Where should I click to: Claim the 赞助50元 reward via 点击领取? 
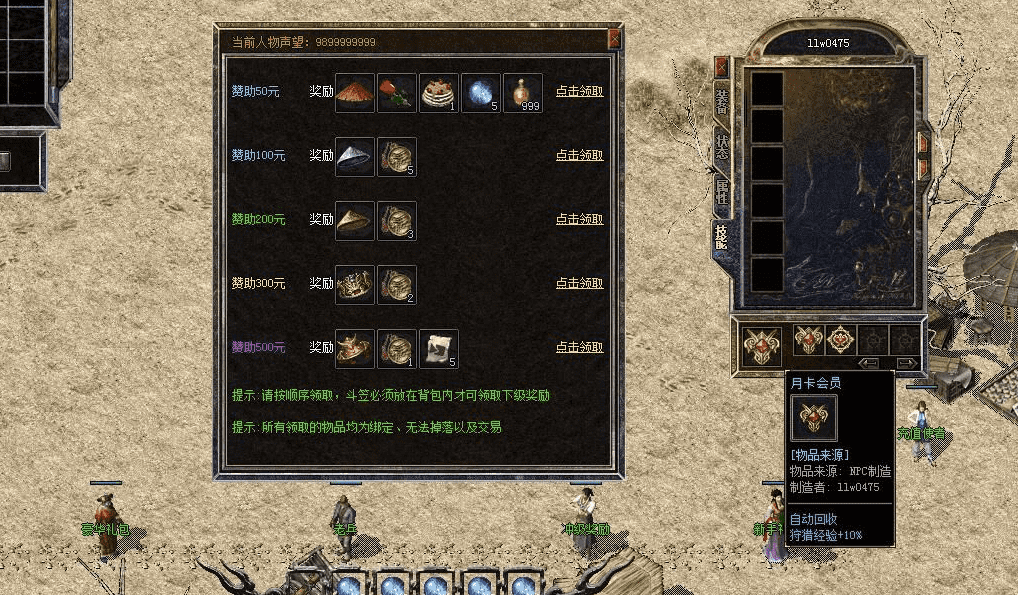(x=579, y=91)
